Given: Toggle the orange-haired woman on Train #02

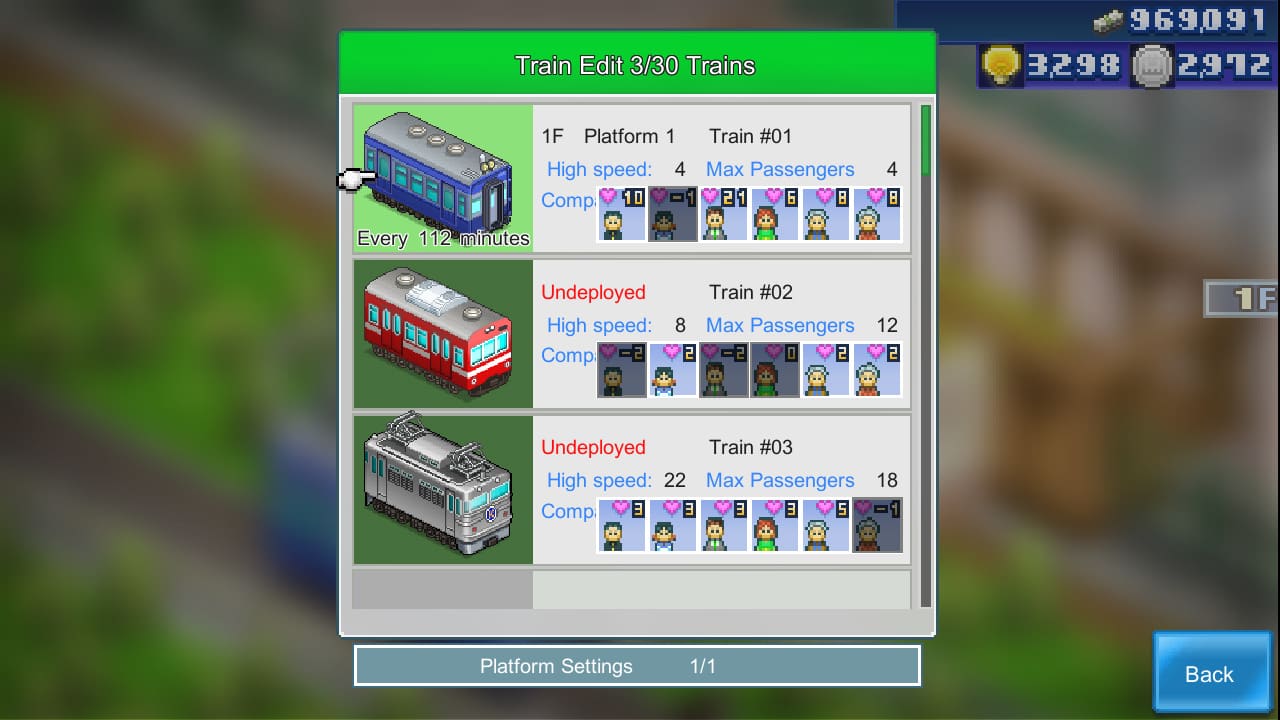Looking at the screenshot, I should click(x=775, y=370).
